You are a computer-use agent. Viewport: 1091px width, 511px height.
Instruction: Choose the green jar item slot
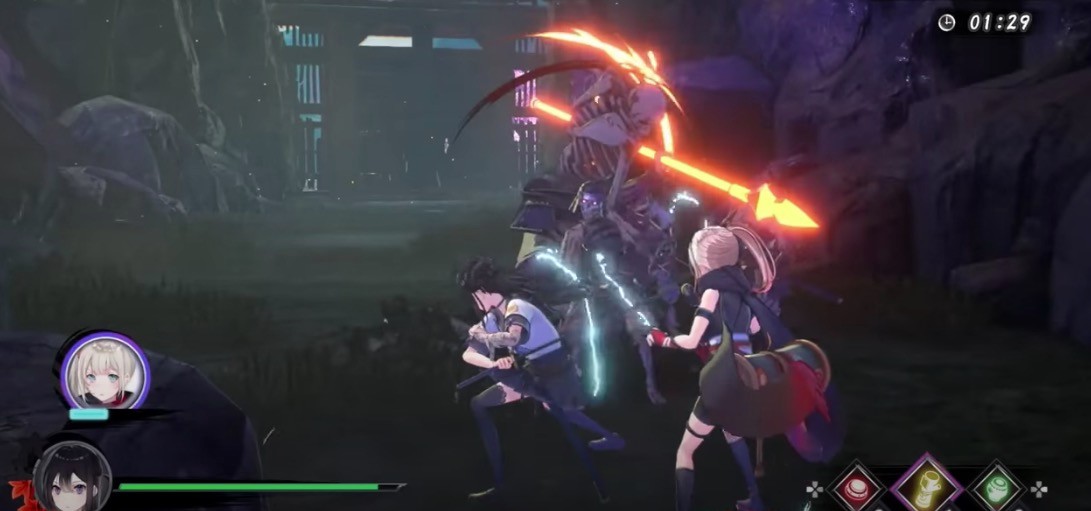click(996, 490)
